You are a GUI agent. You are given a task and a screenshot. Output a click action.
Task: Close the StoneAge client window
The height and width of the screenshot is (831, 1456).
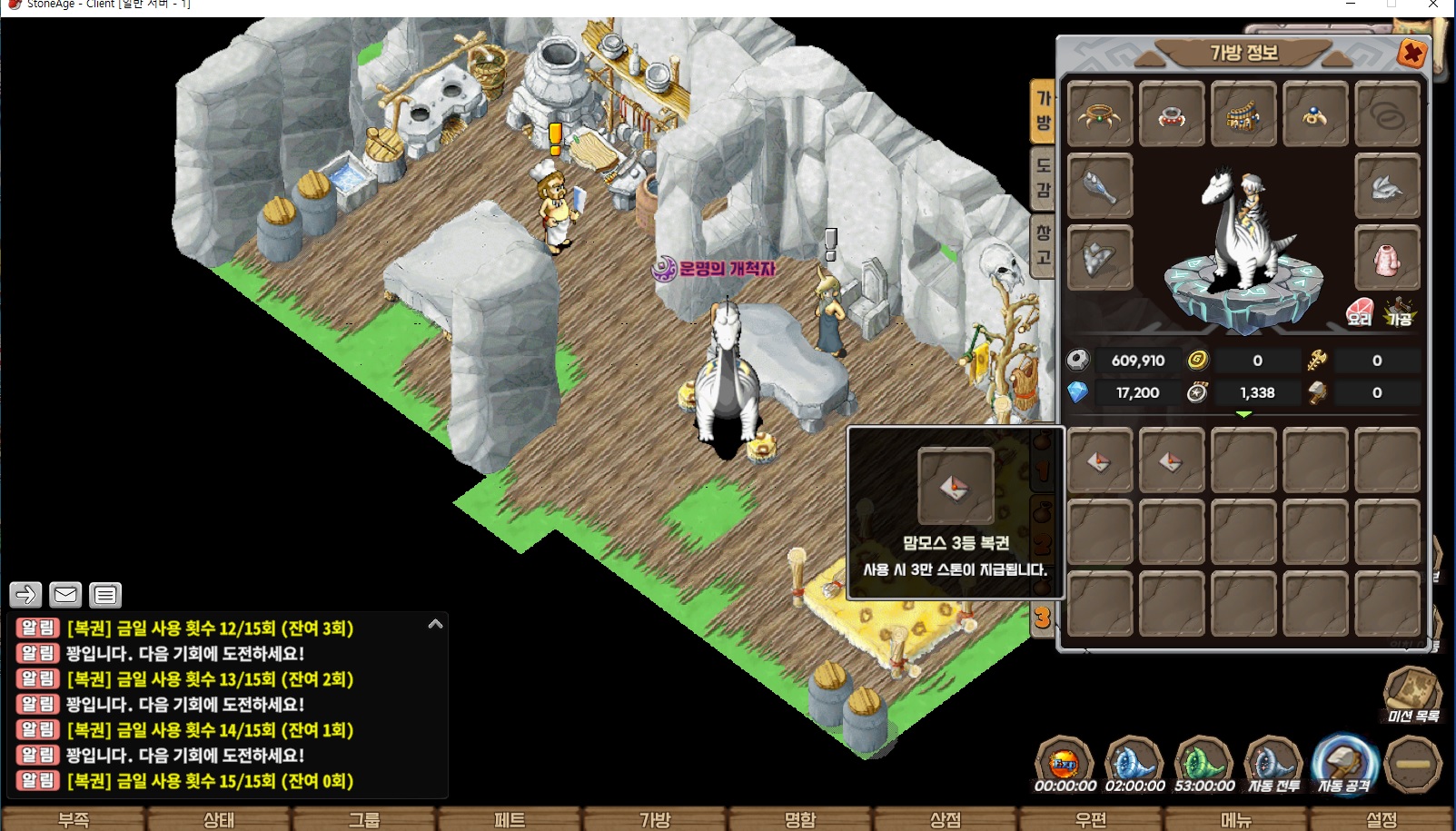pyautogui.click(x=1433, y=5)
